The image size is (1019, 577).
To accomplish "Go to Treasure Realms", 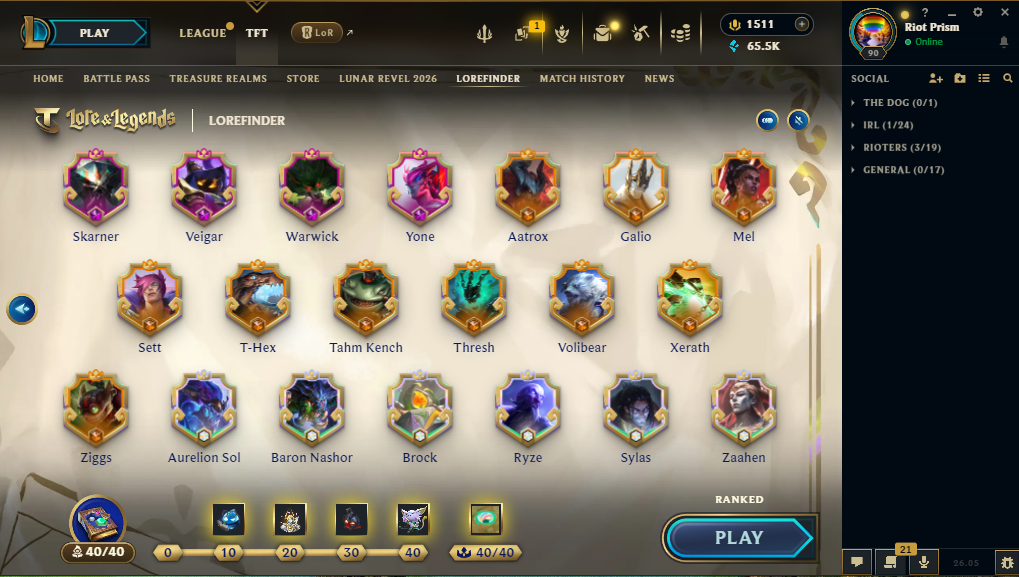I will 218,79.
